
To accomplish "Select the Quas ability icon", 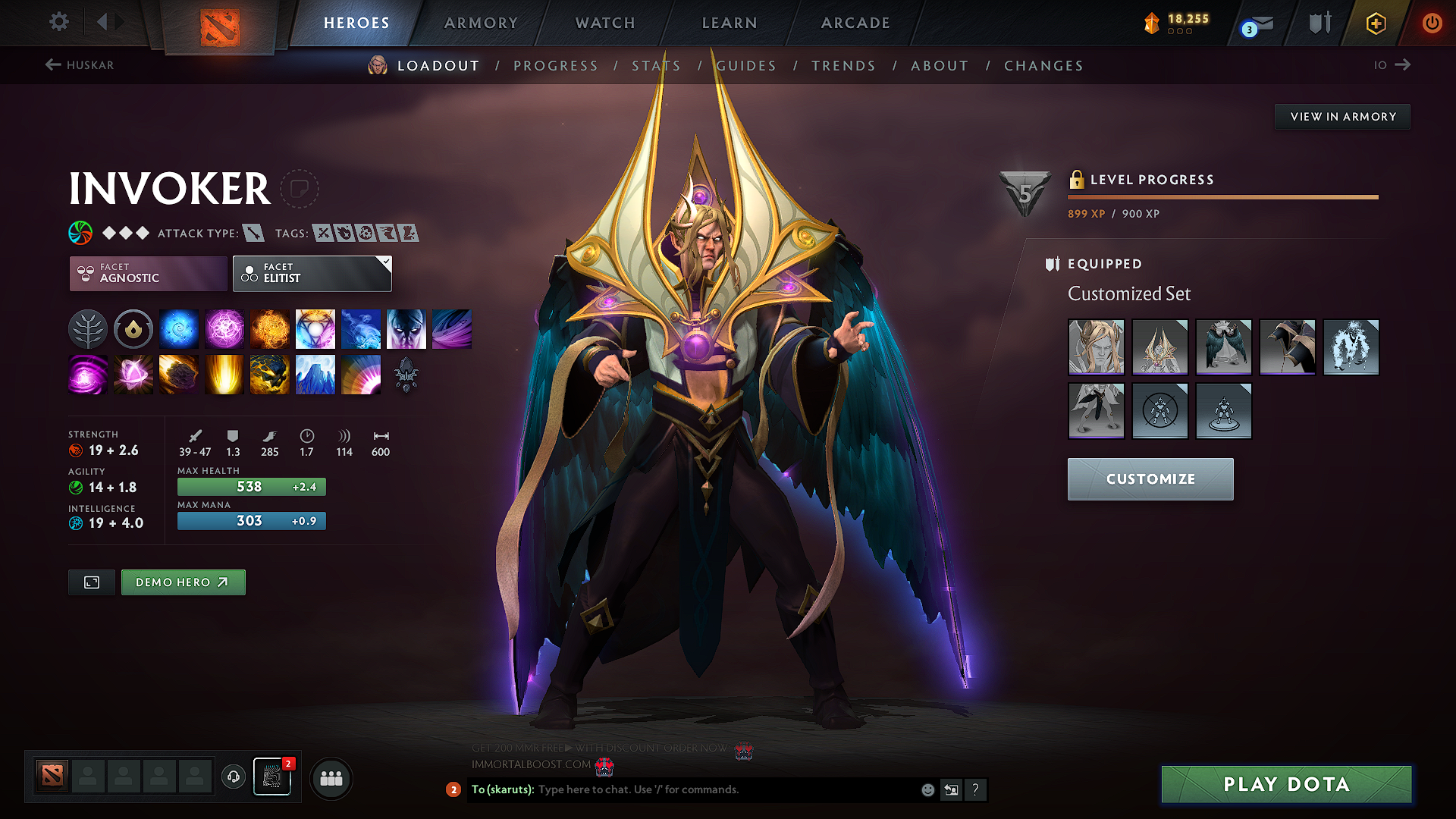I will coord(179,328).
